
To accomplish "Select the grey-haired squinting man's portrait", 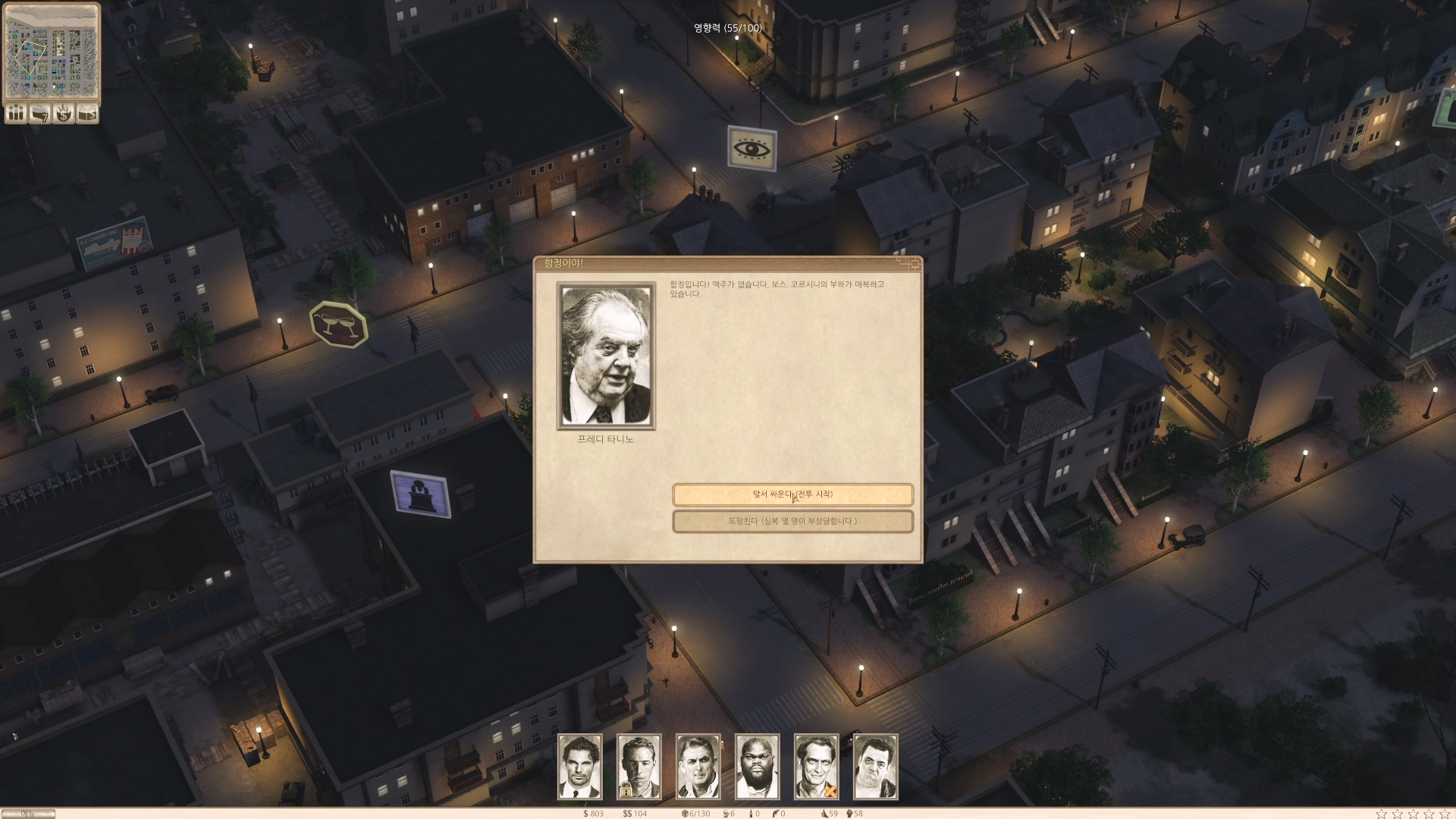I will pos(698,766).
